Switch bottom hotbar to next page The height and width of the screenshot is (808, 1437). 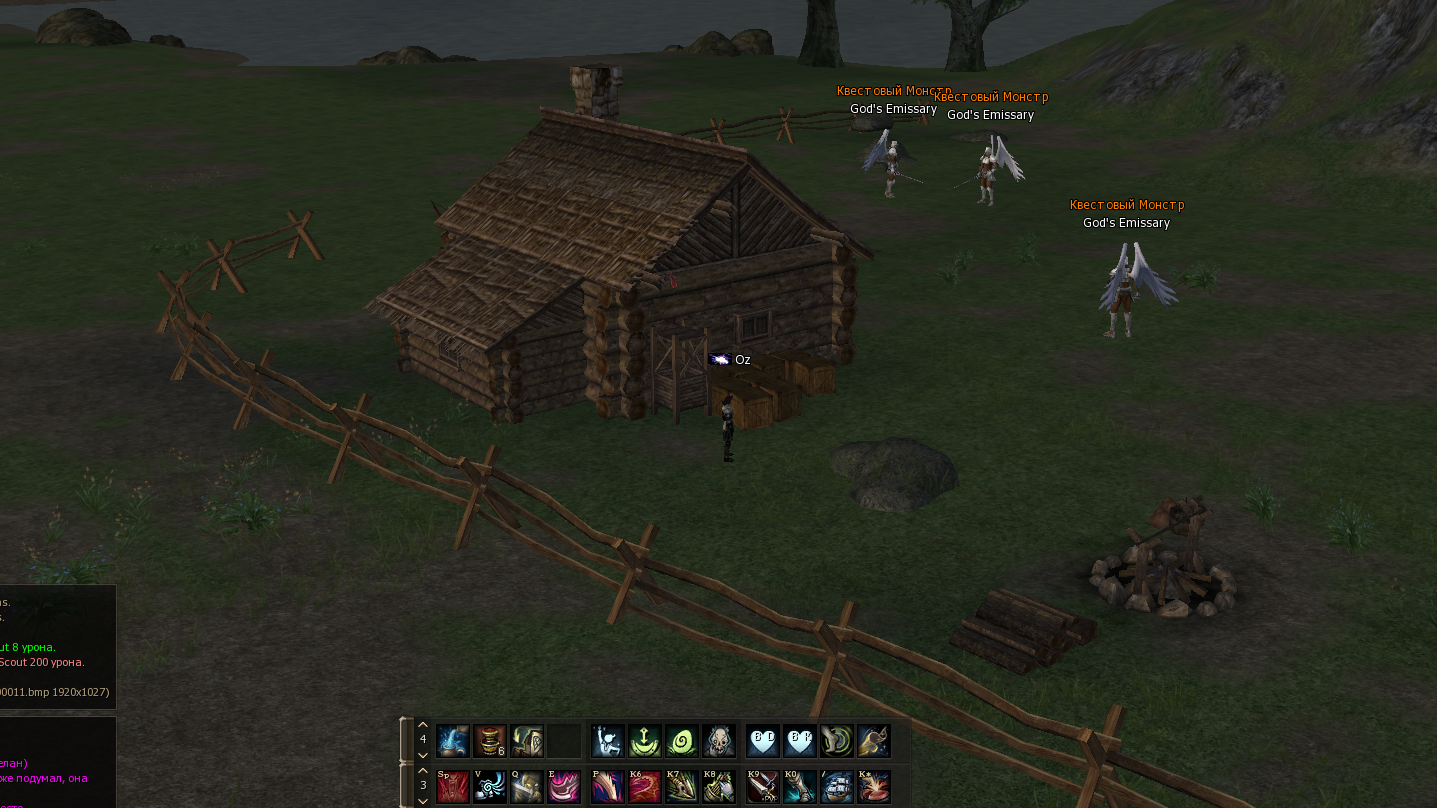click(x=423, y=800)
